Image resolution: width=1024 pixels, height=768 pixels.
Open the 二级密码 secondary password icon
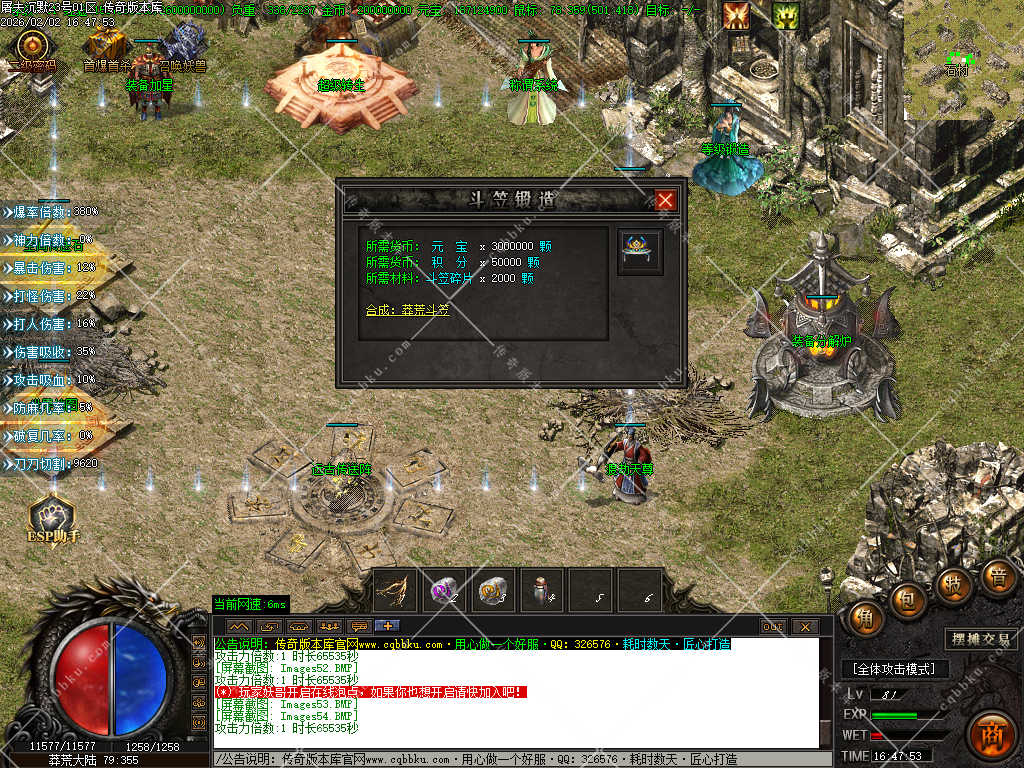pos(32,46)
